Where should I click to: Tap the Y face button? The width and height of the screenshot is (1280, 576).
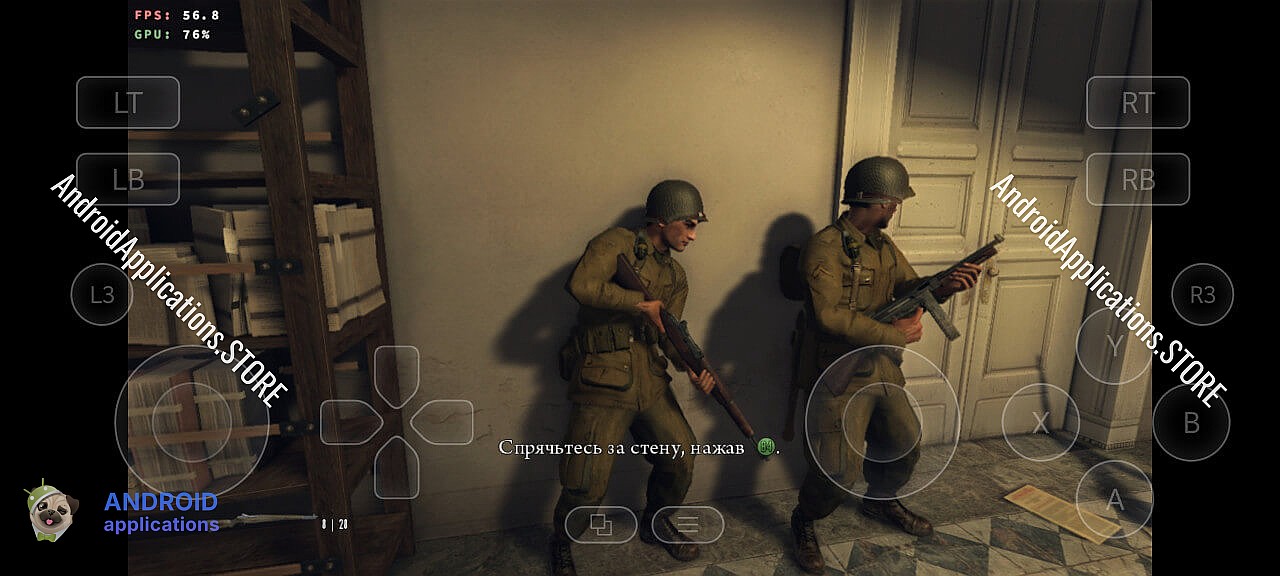point(1114,346)
